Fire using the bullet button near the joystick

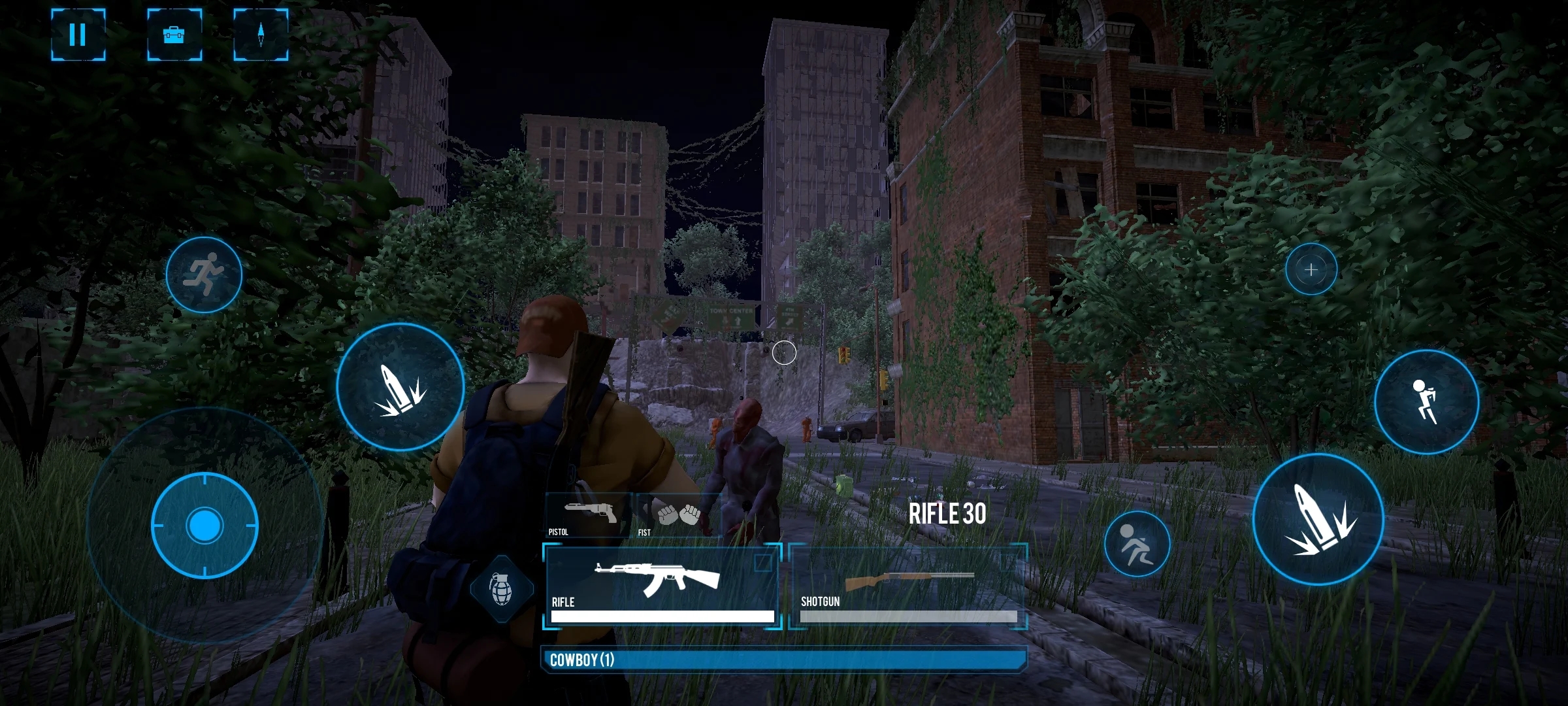click(x=400, y=387)
